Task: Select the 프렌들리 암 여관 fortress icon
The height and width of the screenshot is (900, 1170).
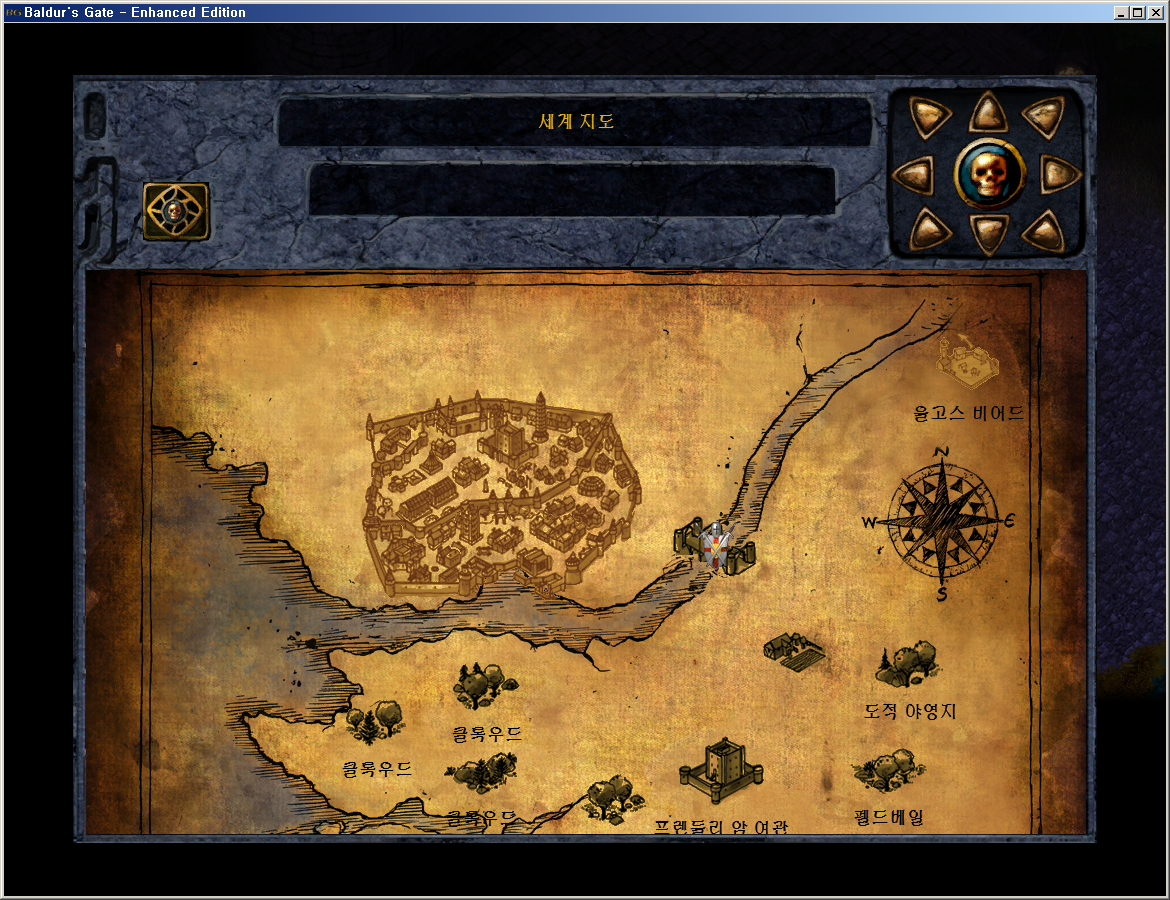Action: tap(720, 771)
